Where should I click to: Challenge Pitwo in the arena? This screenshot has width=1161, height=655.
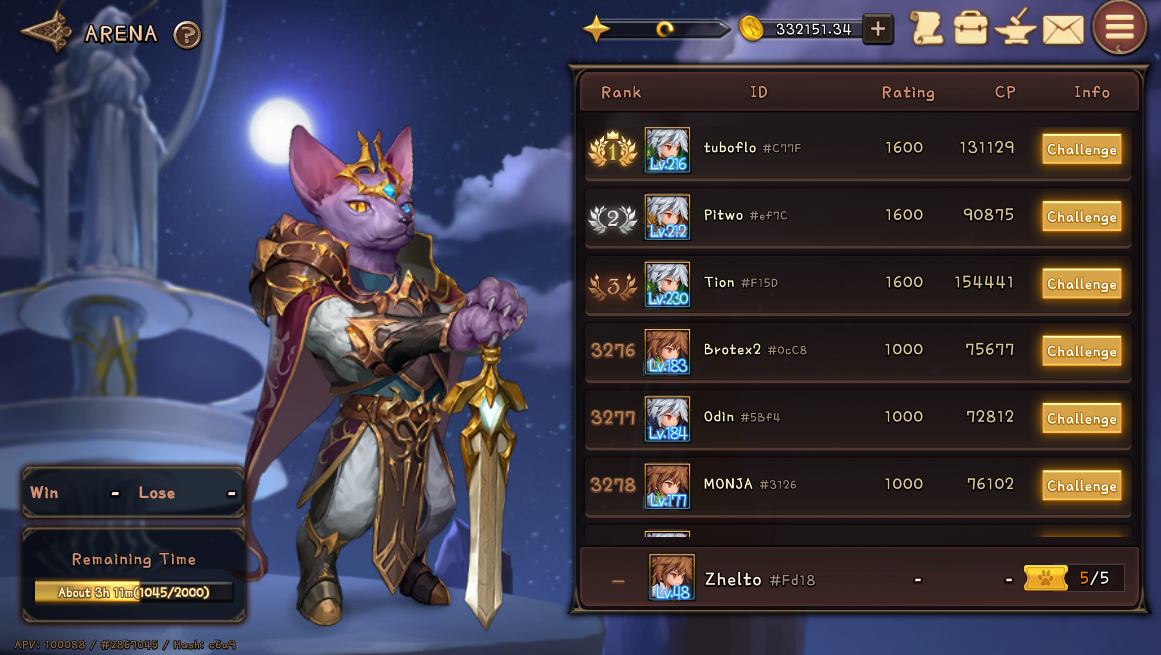(1081, 217)
